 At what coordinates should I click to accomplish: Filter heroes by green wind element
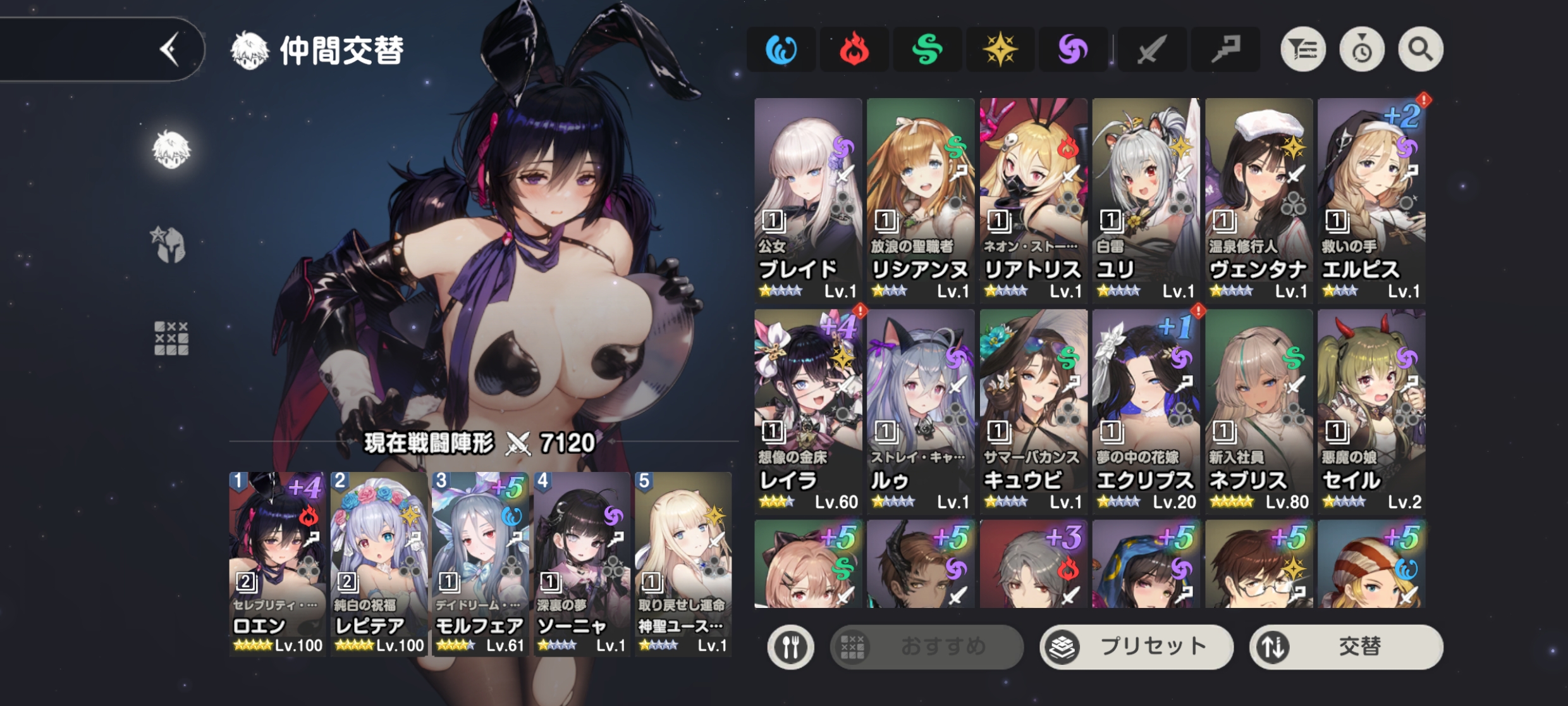927,49
